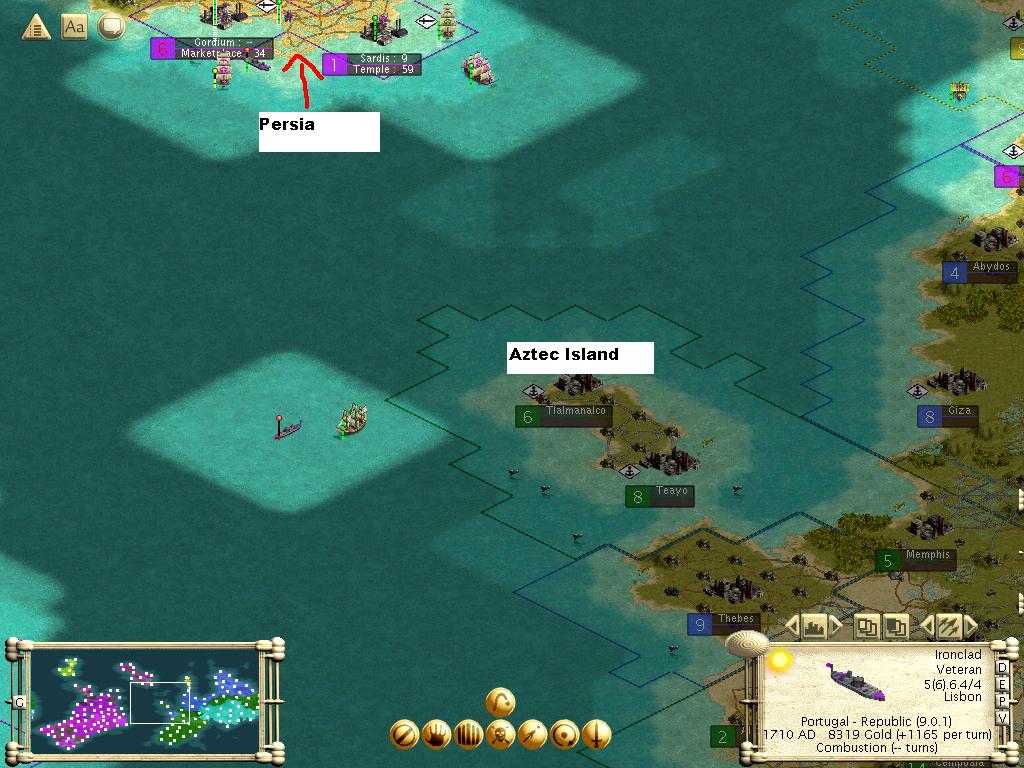
Task: Choose the open hand hold order
Action: click(437, 735)
